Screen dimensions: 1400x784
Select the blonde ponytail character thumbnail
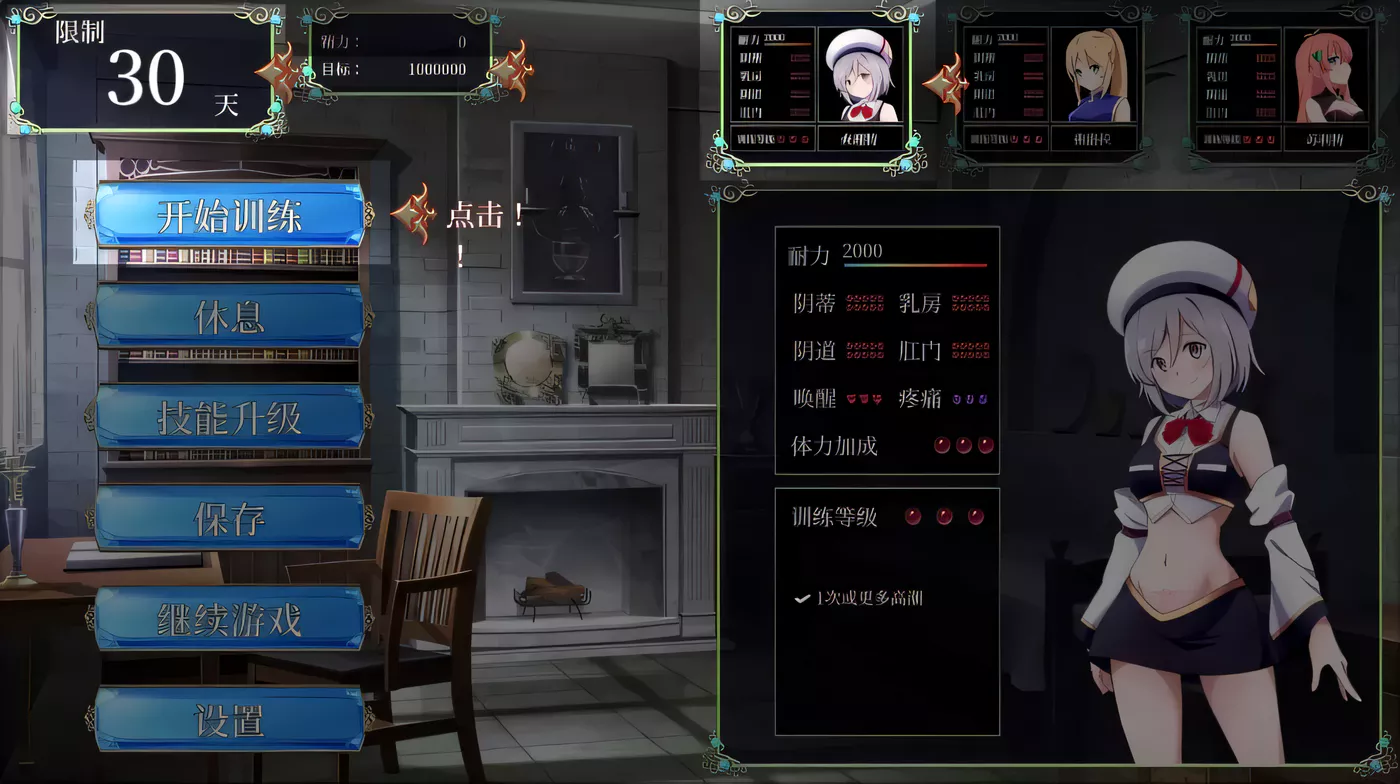click(1092, 75)
